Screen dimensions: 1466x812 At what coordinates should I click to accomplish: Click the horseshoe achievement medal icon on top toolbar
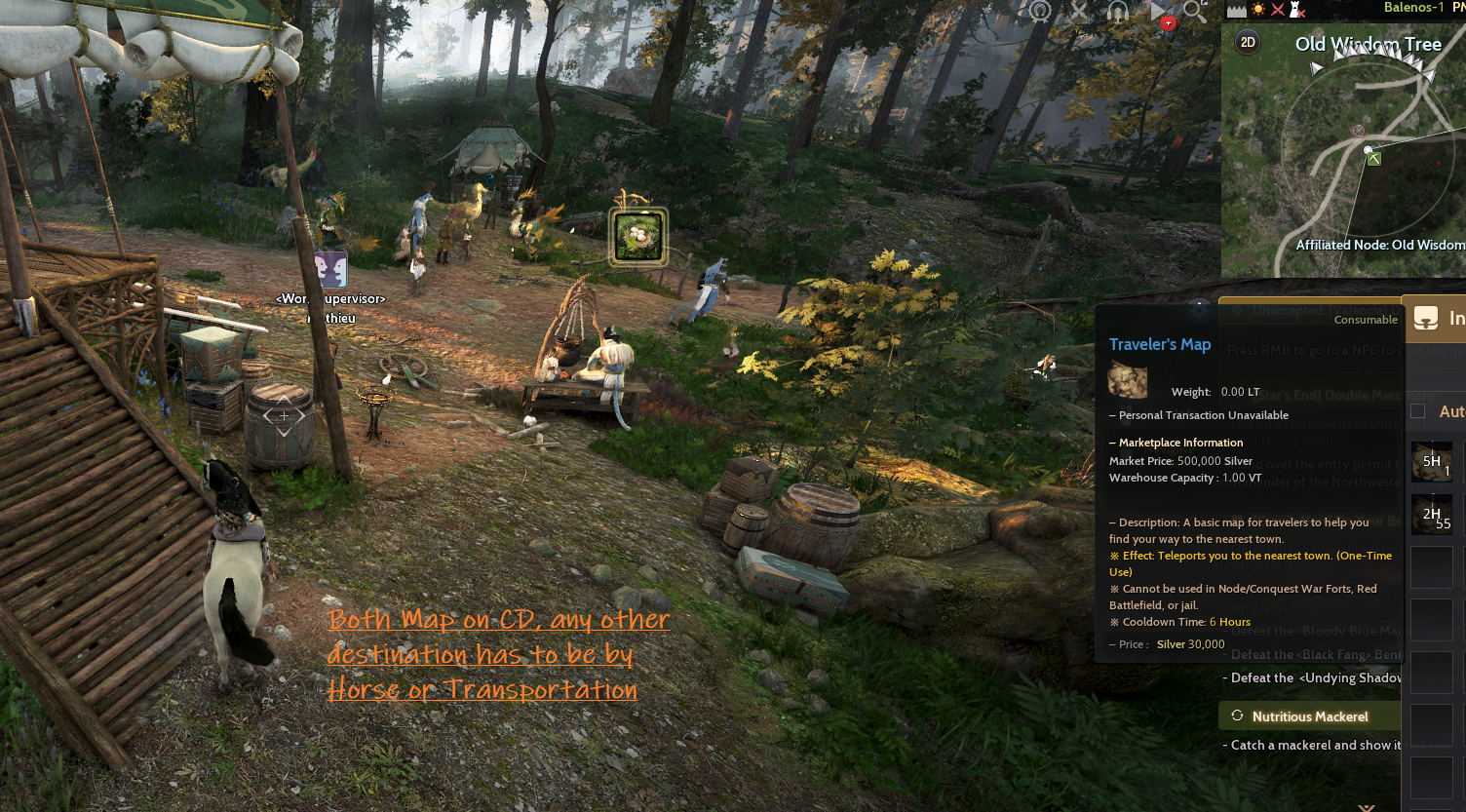(x=1039, y=10)
